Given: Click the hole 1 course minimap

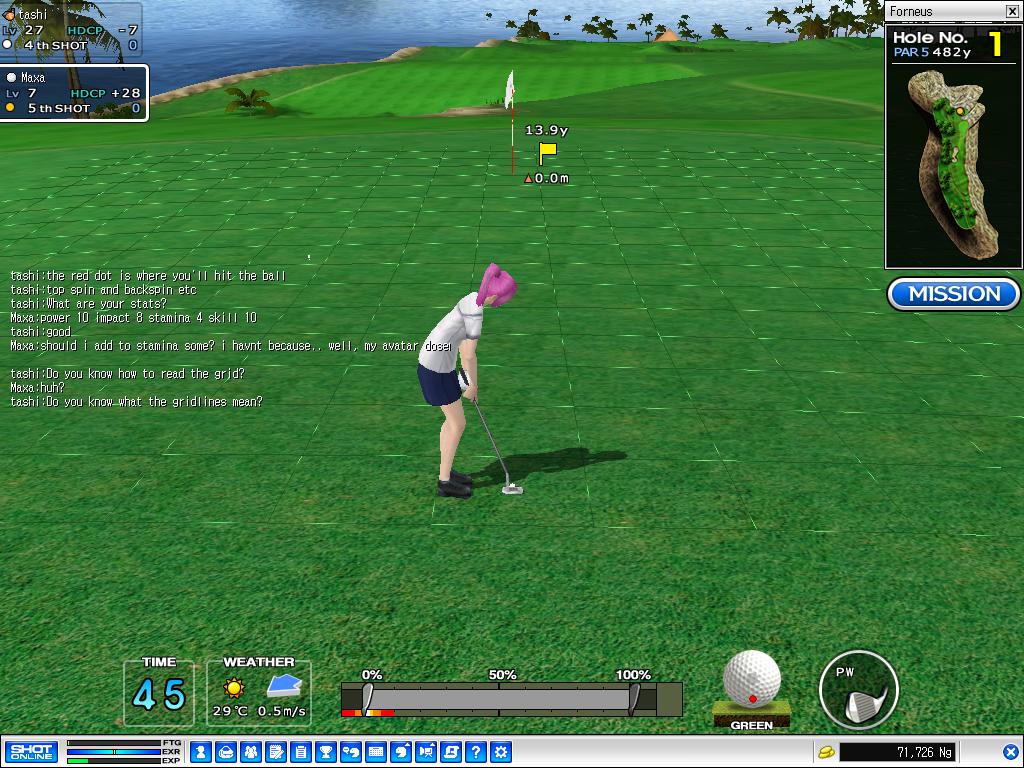Looking at the screenshot, I should [954, 164].
